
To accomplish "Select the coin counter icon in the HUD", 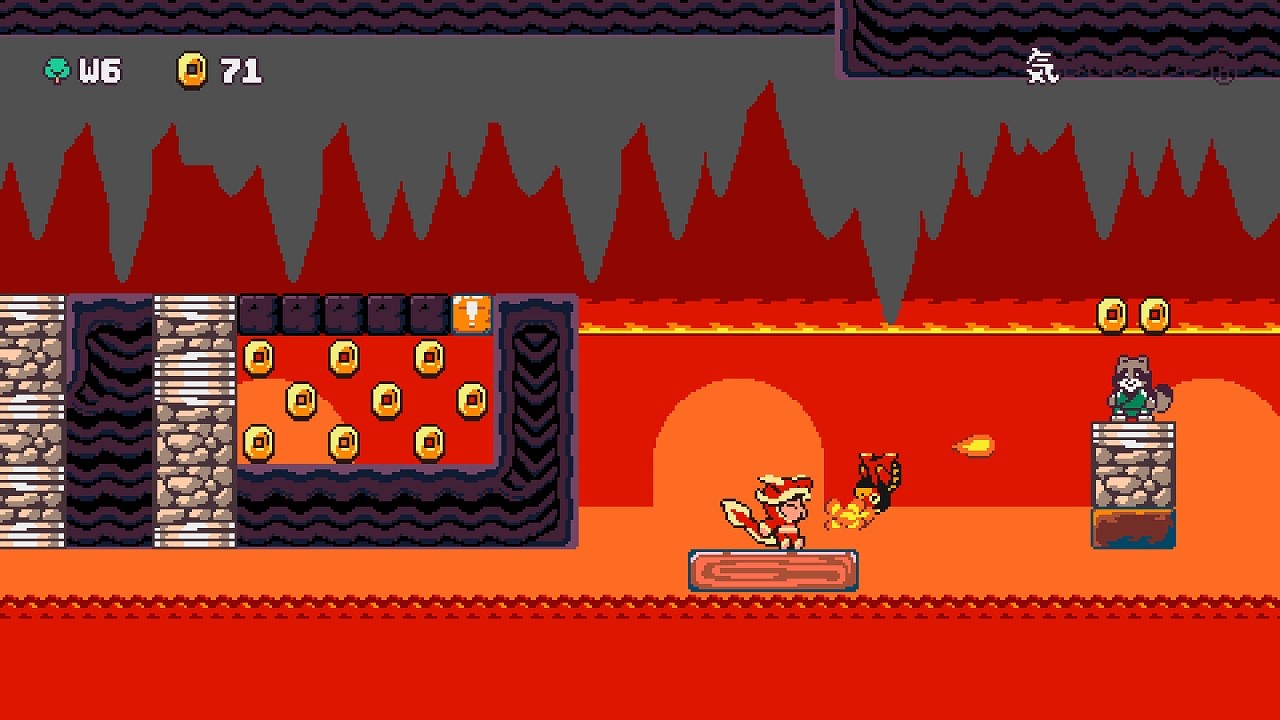I will 193,70.
